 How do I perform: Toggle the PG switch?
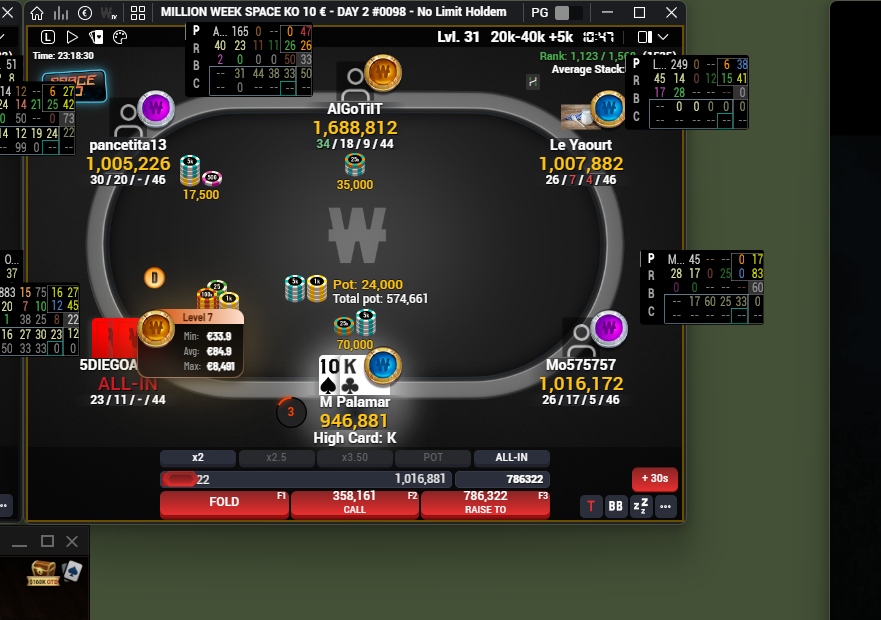tap(568, 13)
